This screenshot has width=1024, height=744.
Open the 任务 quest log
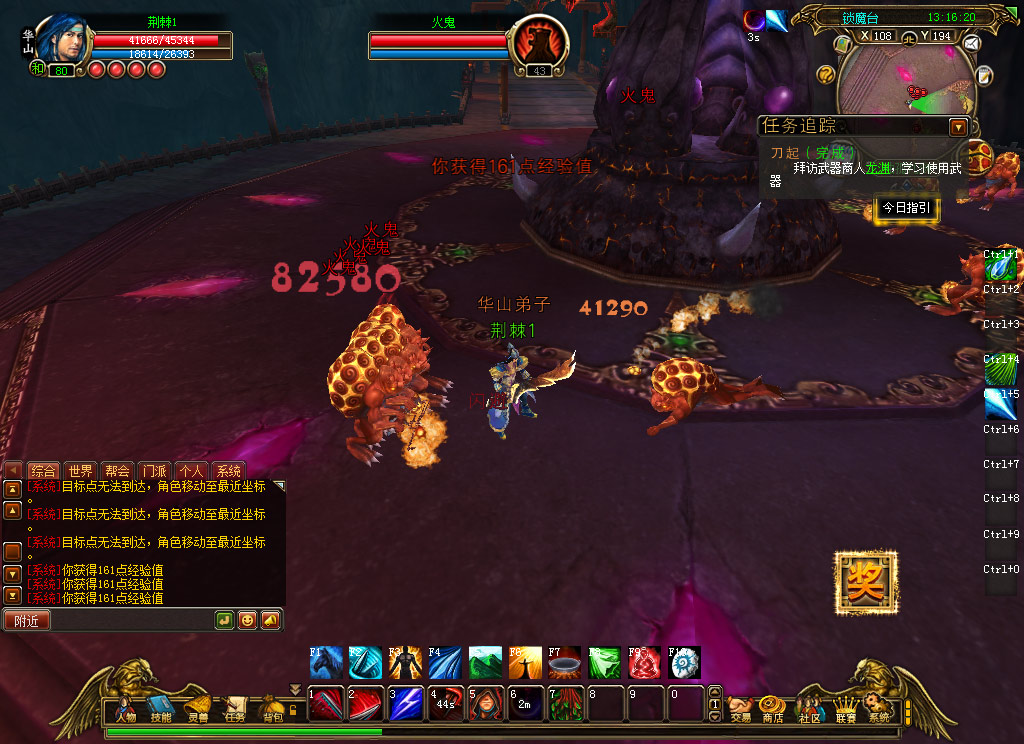[235, 709]
